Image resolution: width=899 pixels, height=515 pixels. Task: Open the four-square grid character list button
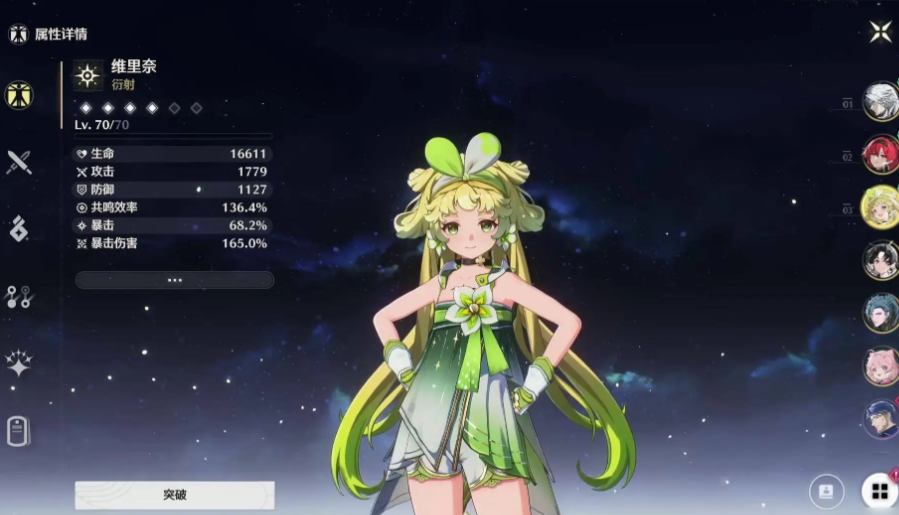(x=879, y=491)
